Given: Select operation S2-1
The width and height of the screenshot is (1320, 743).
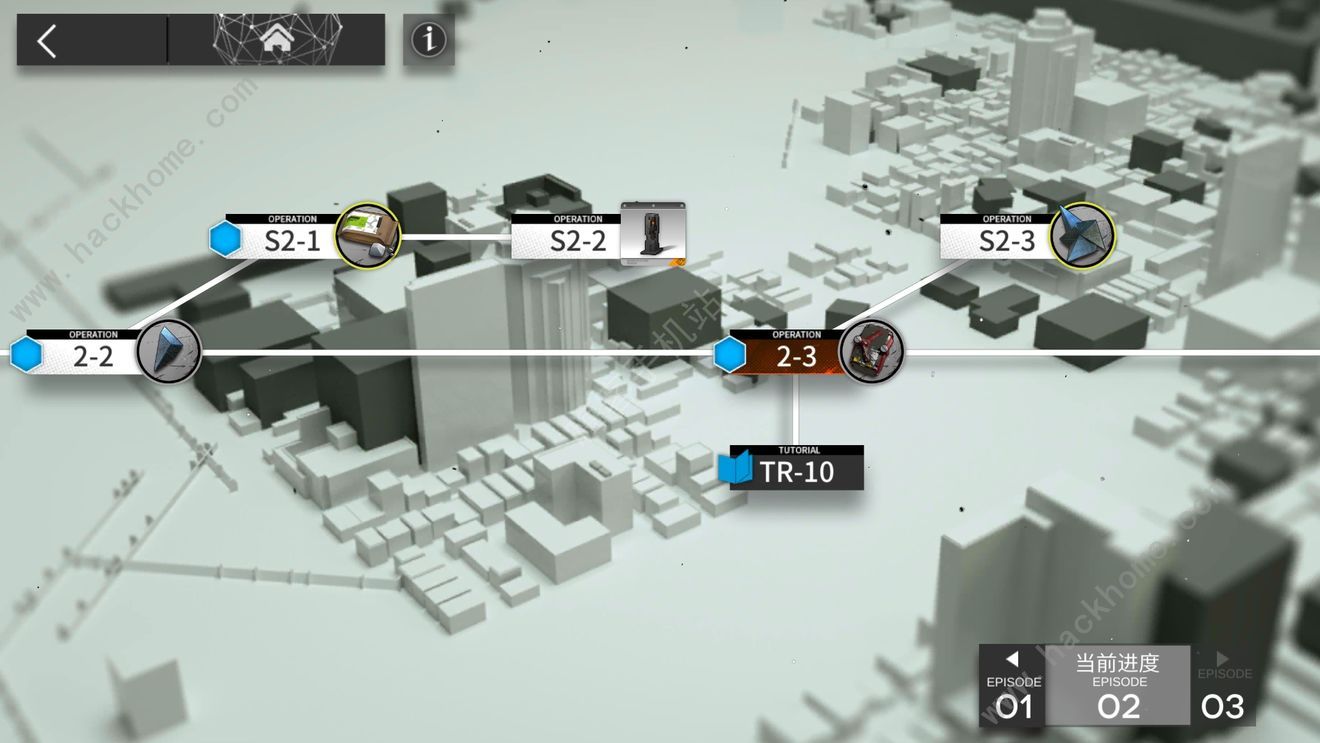Looking at the screenshot, I should [292, 240].
